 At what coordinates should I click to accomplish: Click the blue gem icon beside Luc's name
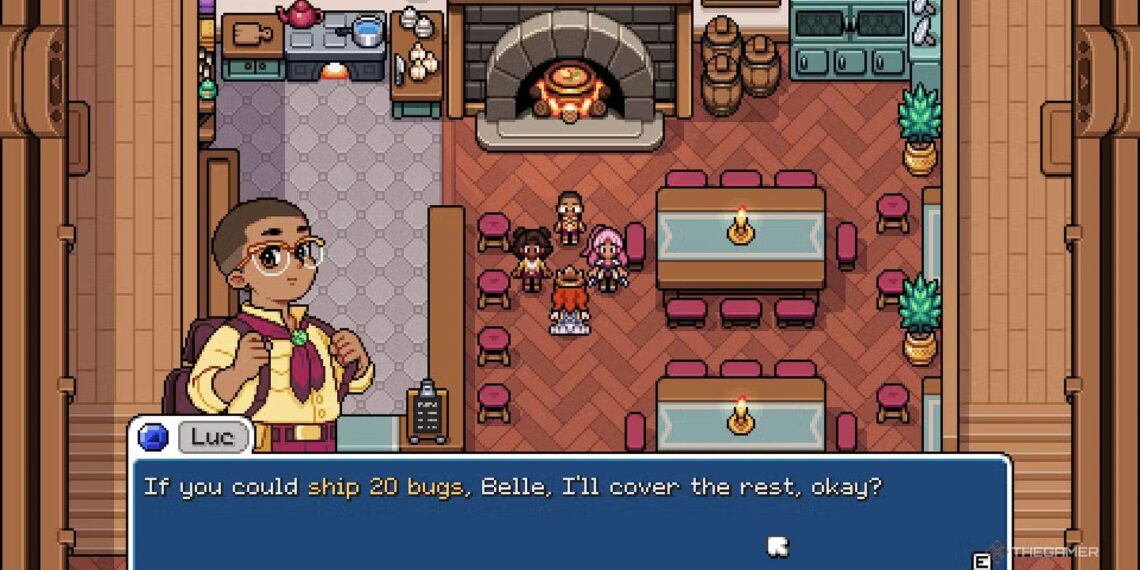152,438
